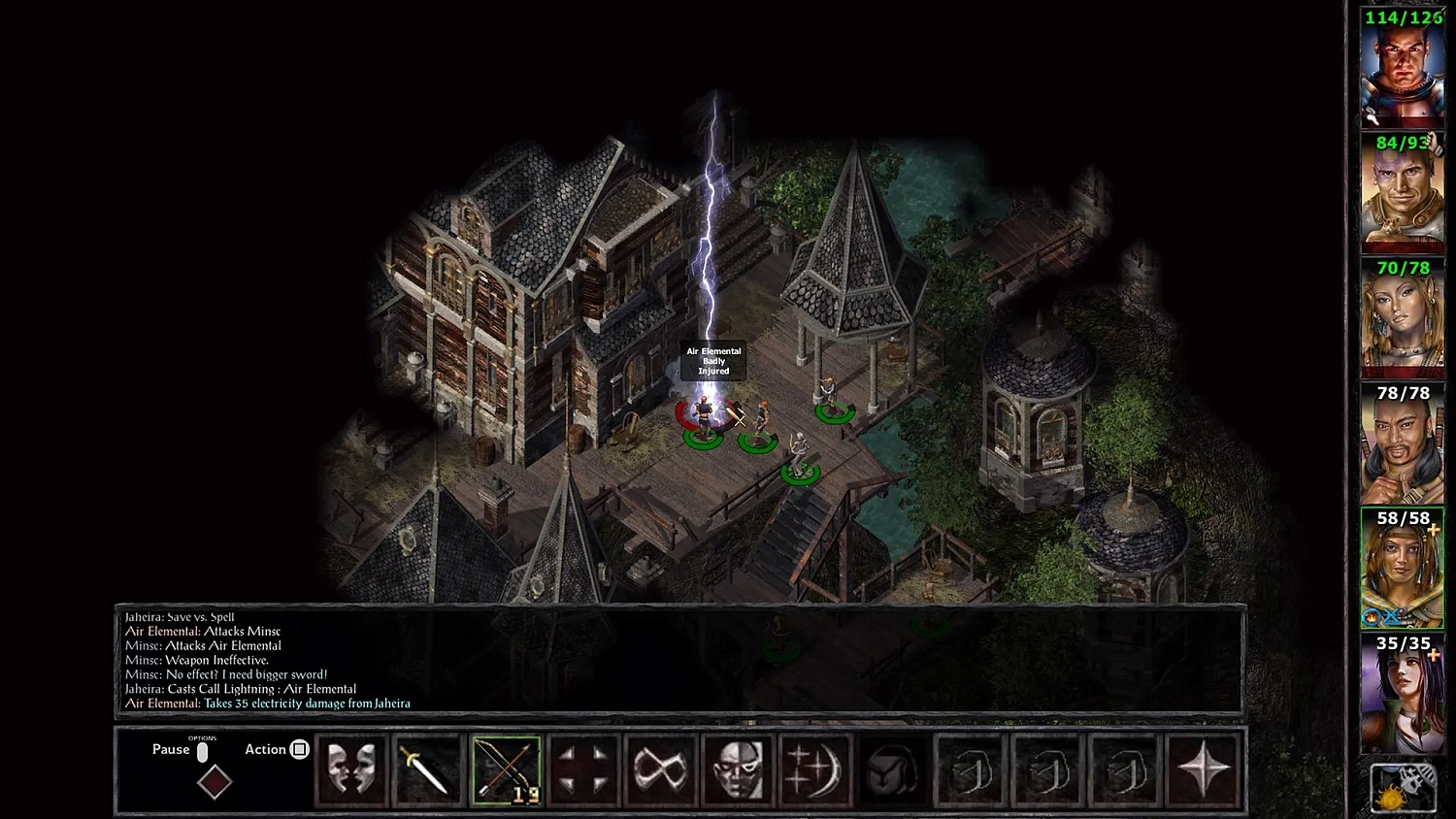Click the helmet quick item slot icon
This screenshot has width=1456, height=819.
(892, 770)
